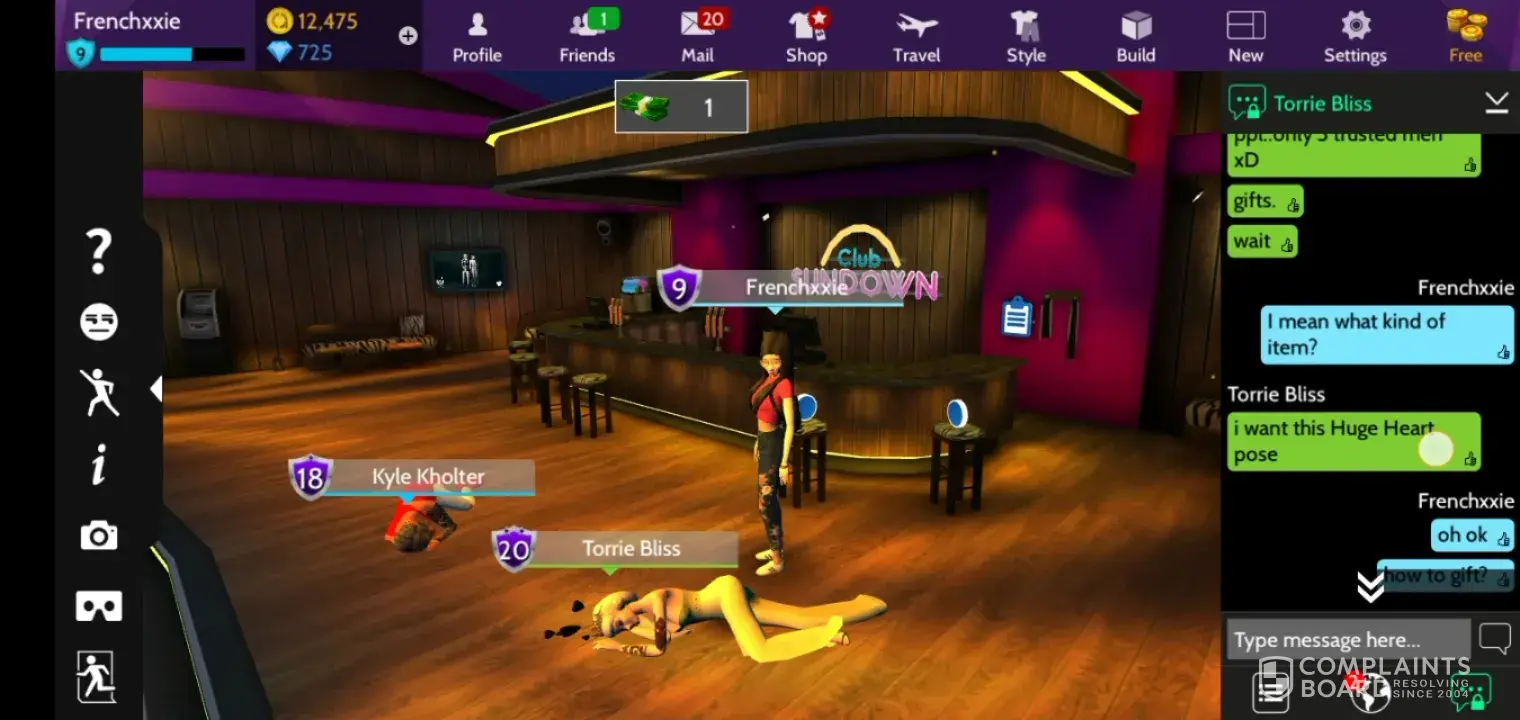Open the Profile menu
Image resolution: width=1520 pixels, height=720 pixels.
click(477, 36)
